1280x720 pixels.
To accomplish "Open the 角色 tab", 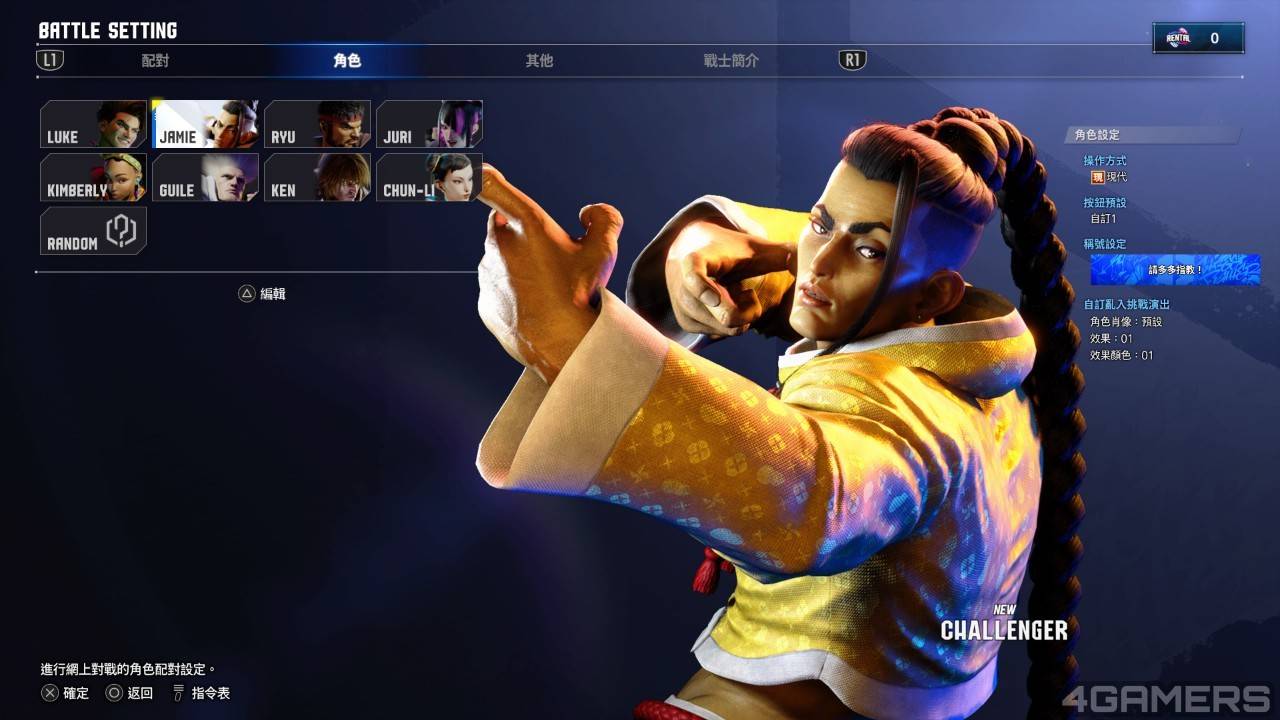I will (x=347, y=61).
